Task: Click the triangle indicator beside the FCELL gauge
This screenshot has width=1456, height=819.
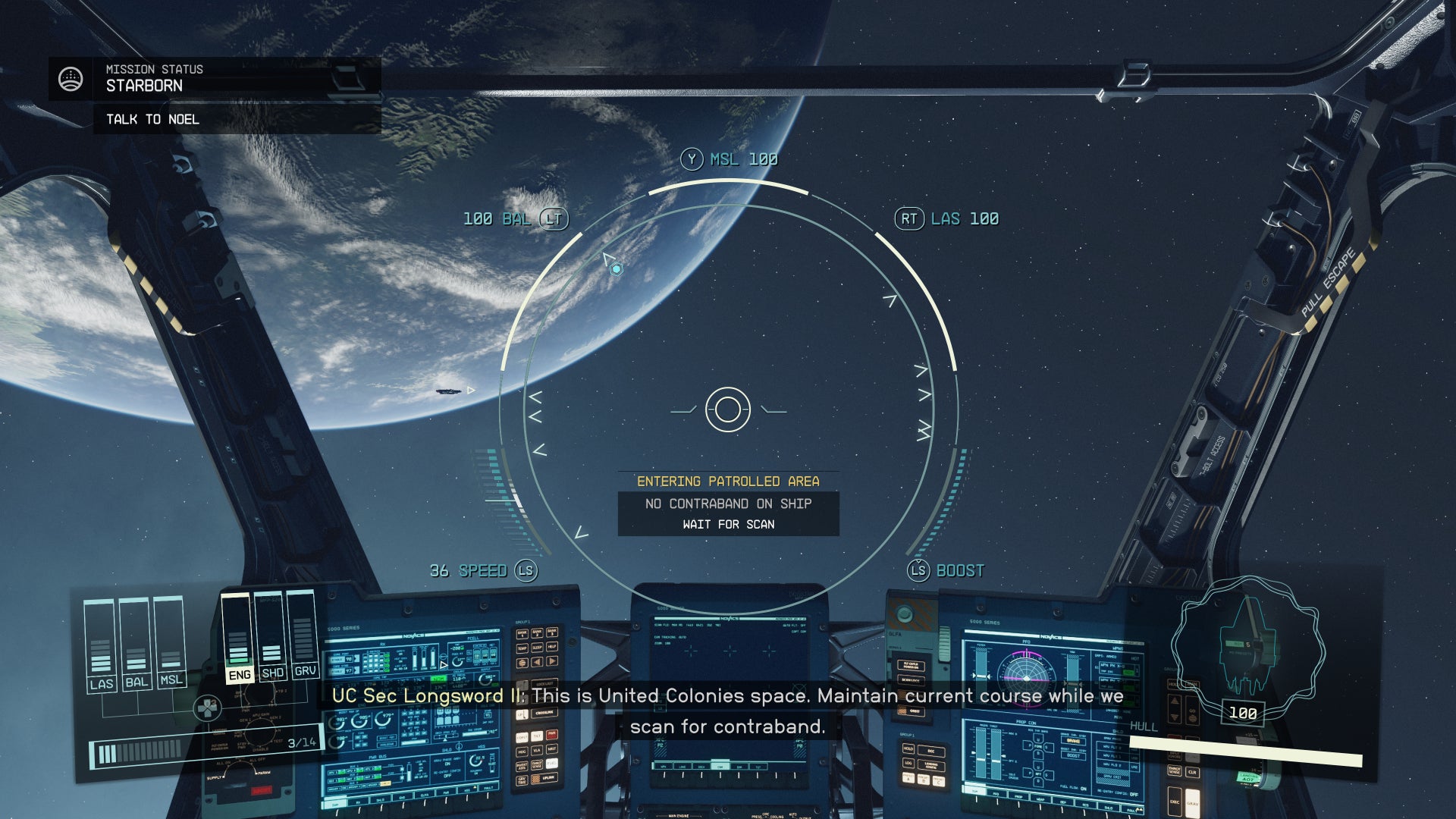Action: (444, 664)
